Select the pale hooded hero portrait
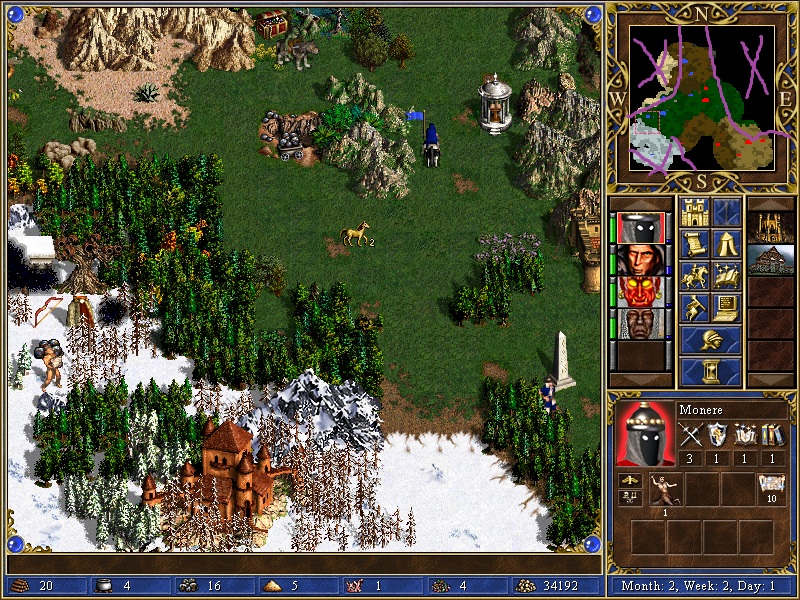This screenshot has height=600, width=800. [x=637, y=260]
